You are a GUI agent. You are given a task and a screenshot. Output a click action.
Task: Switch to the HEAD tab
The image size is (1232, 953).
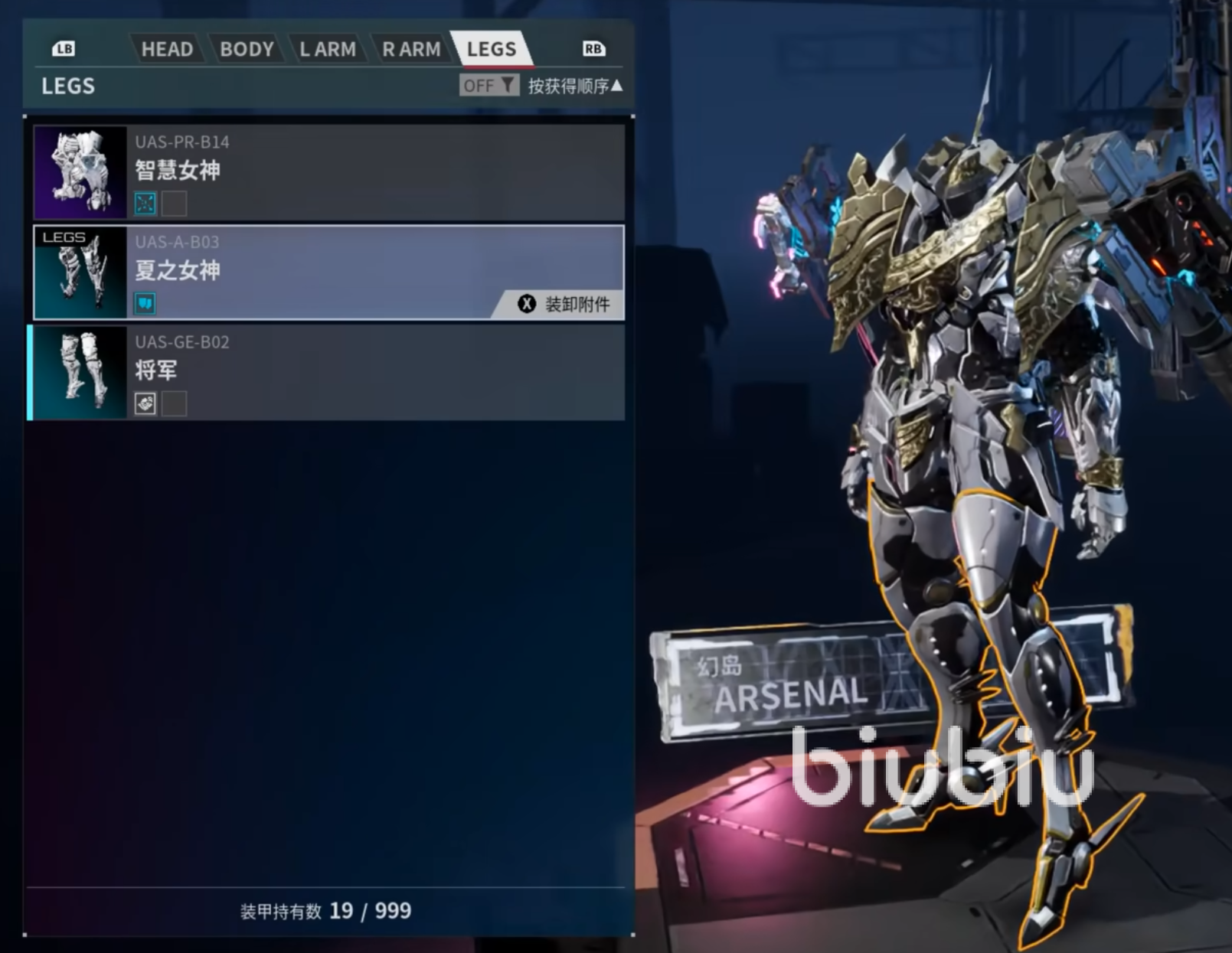pyautogui.click(x=168, y=49)
